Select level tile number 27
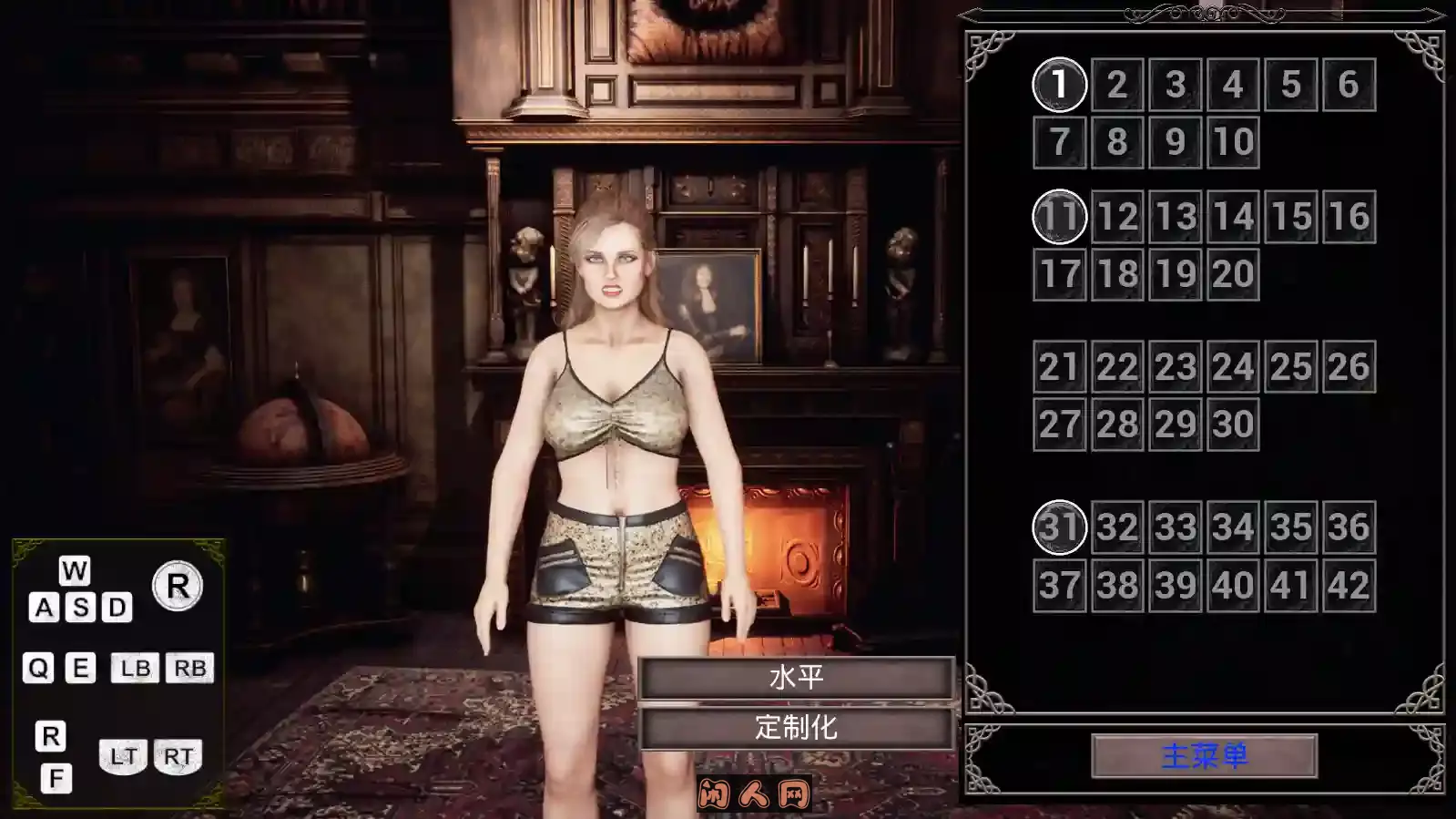The image size is (1456, 819). point(1059,425)
